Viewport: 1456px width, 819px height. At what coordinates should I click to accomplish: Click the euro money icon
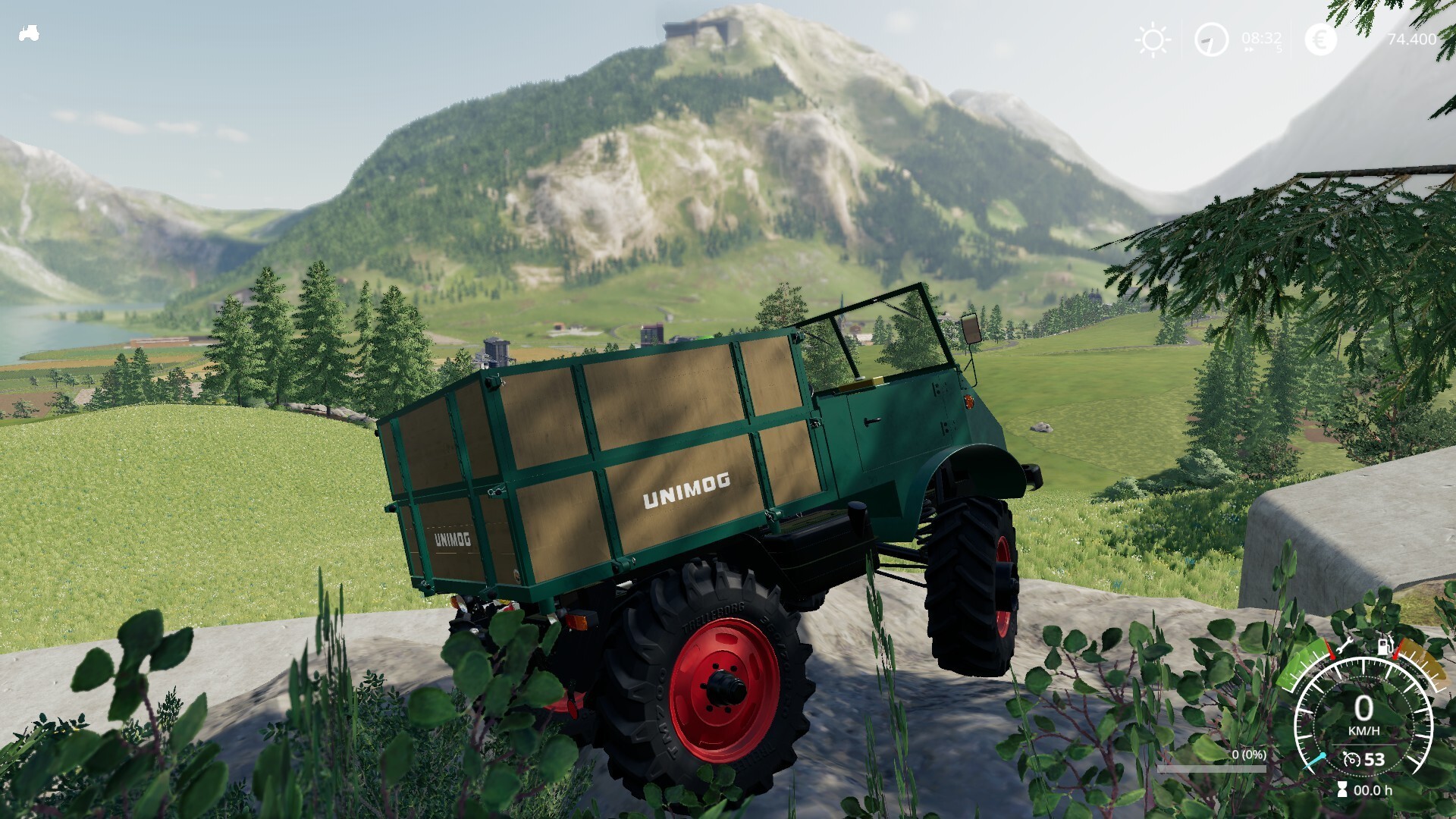click(1320, 39)
